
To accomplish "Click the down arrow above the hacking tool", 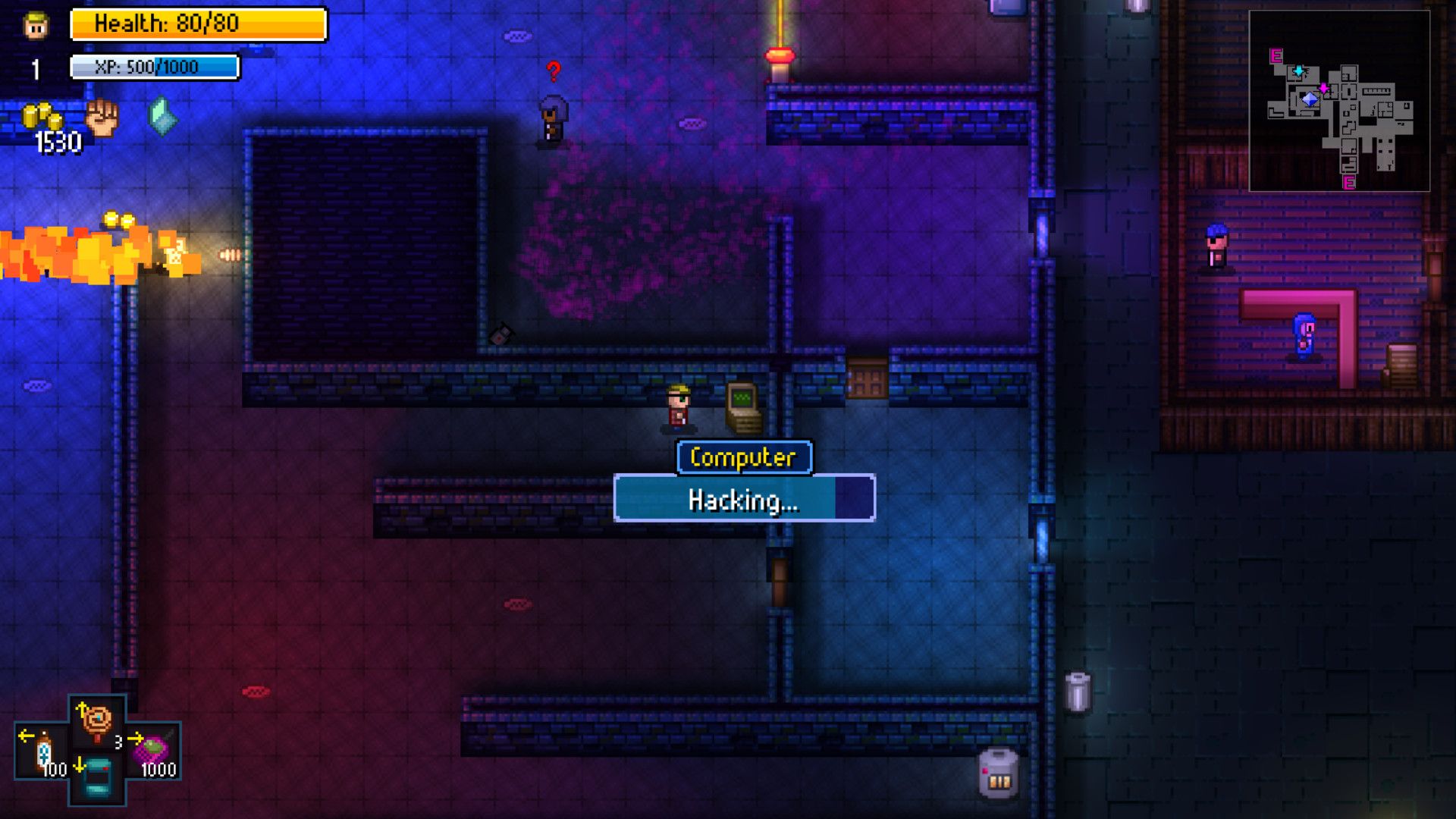I will [x=80, y=766].
